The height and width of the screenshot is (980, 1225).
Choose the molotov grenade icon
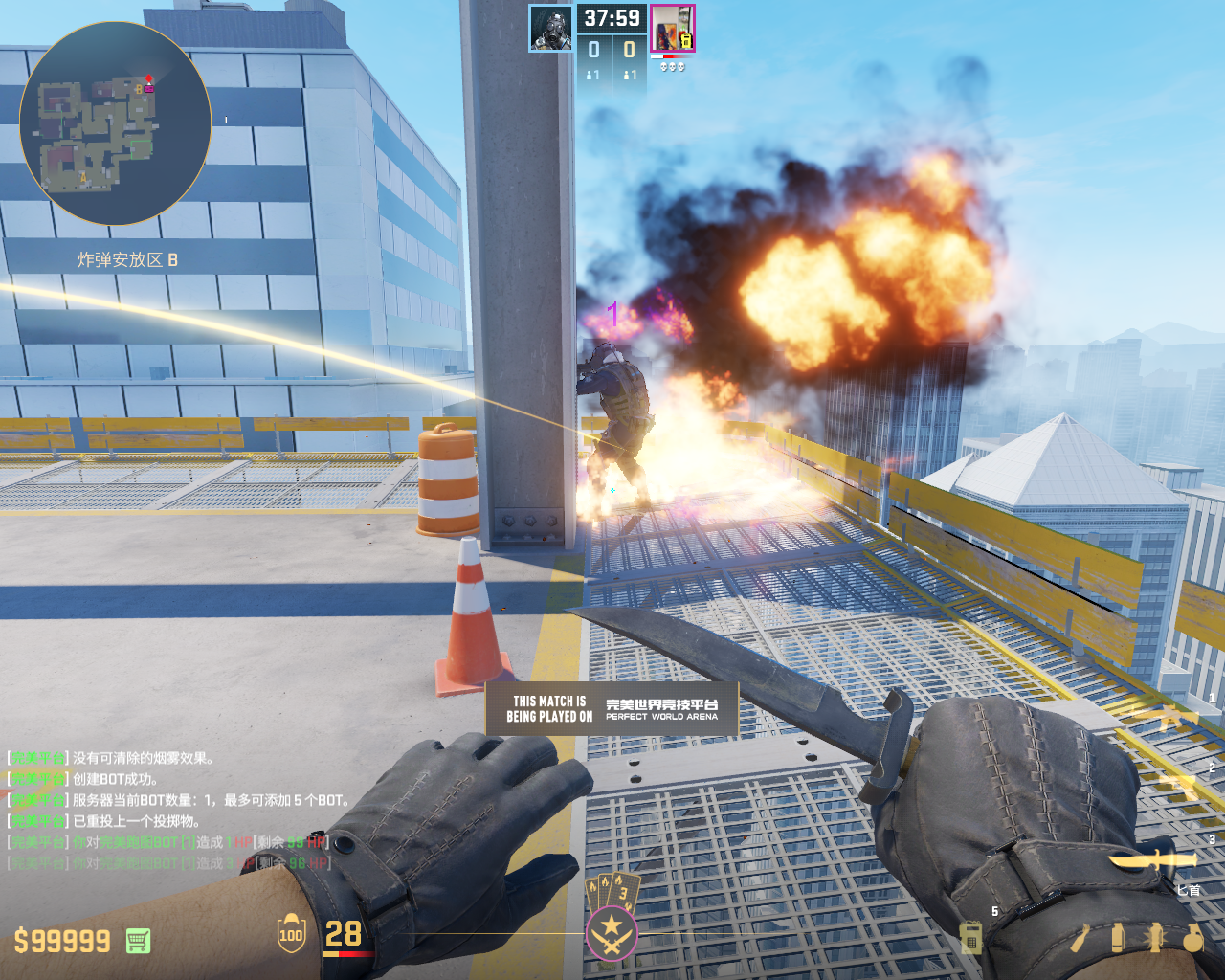1080,938
